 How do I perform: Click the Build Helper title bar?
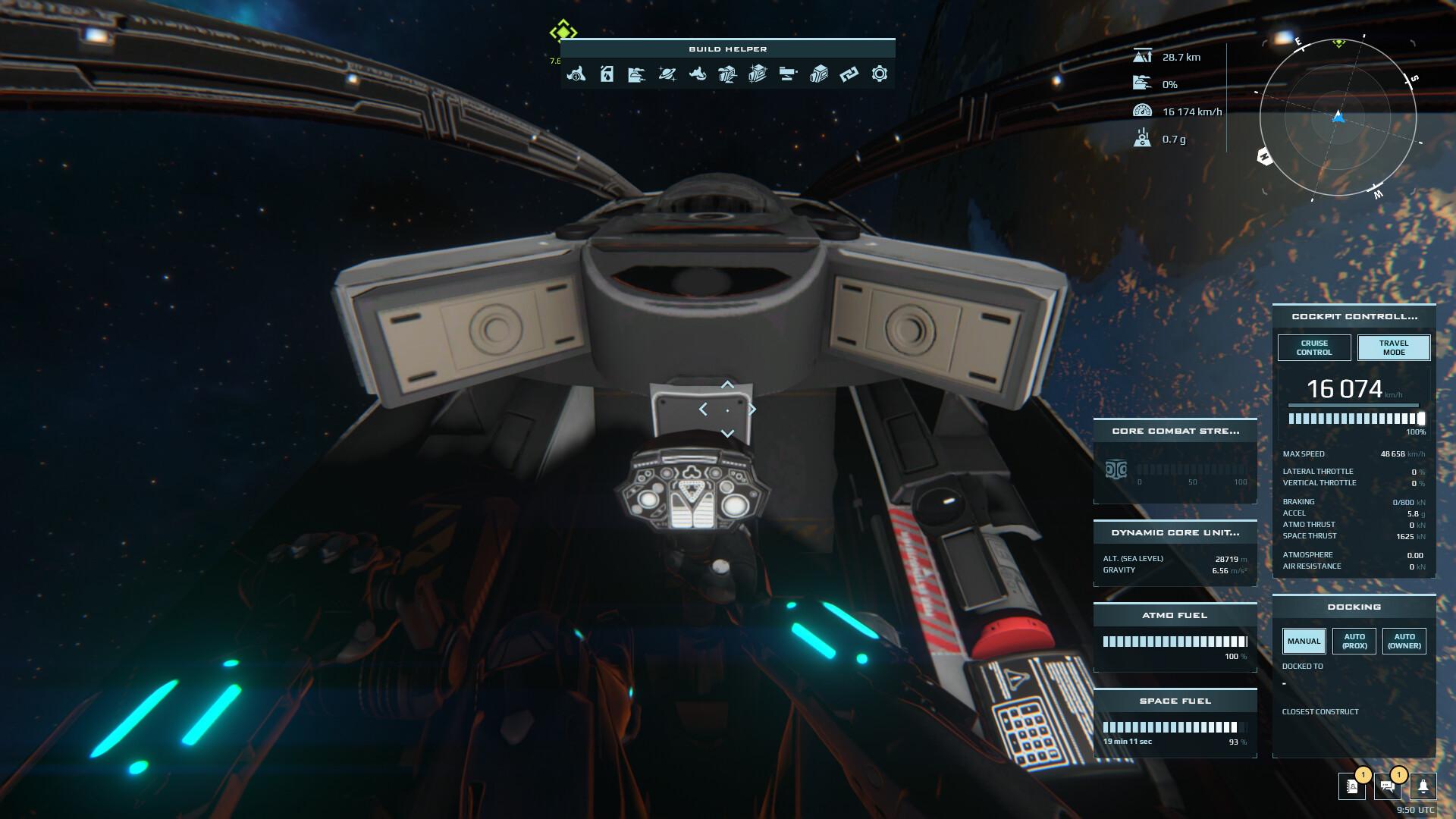pyautogui.click(x=727, y=49)
